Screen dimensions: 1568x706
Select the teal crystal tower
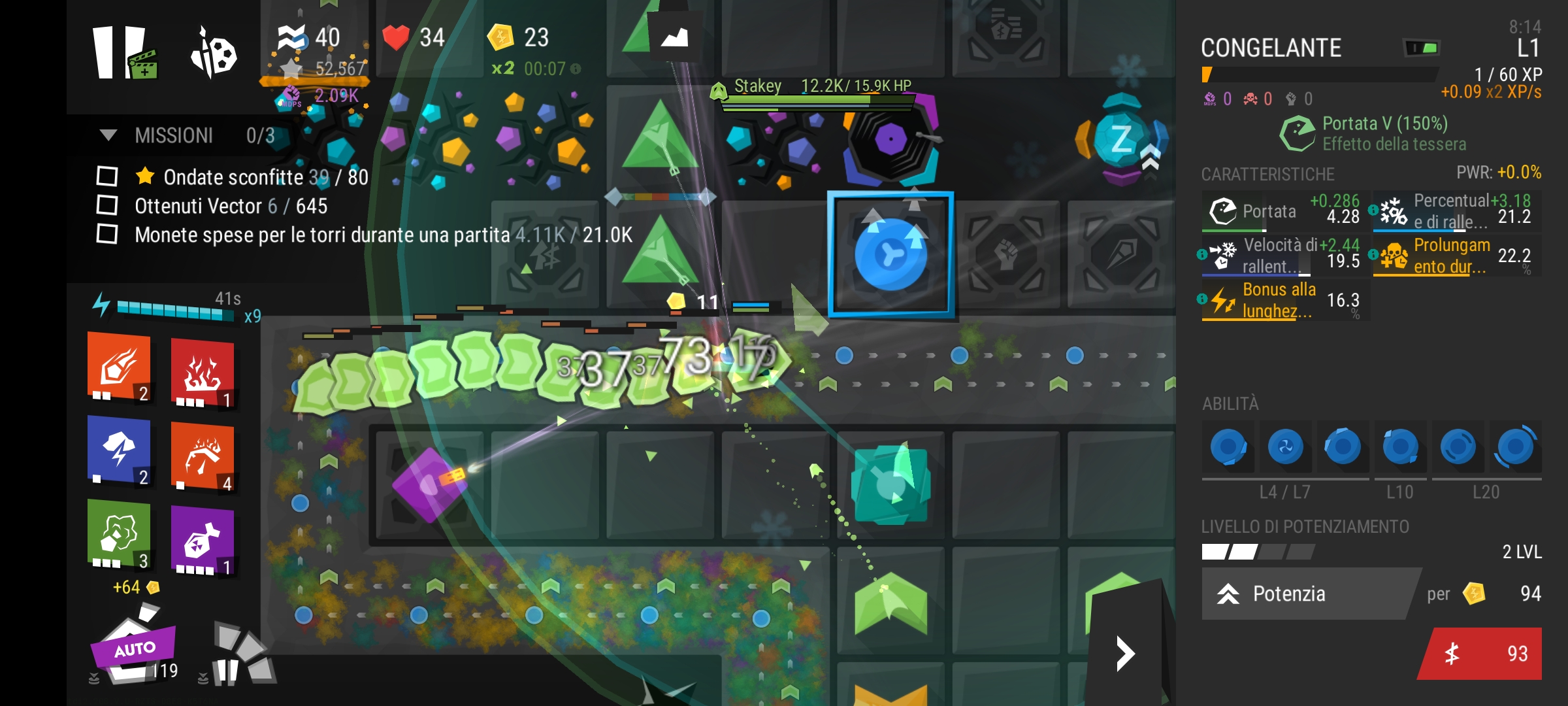[x=891, y=484]
